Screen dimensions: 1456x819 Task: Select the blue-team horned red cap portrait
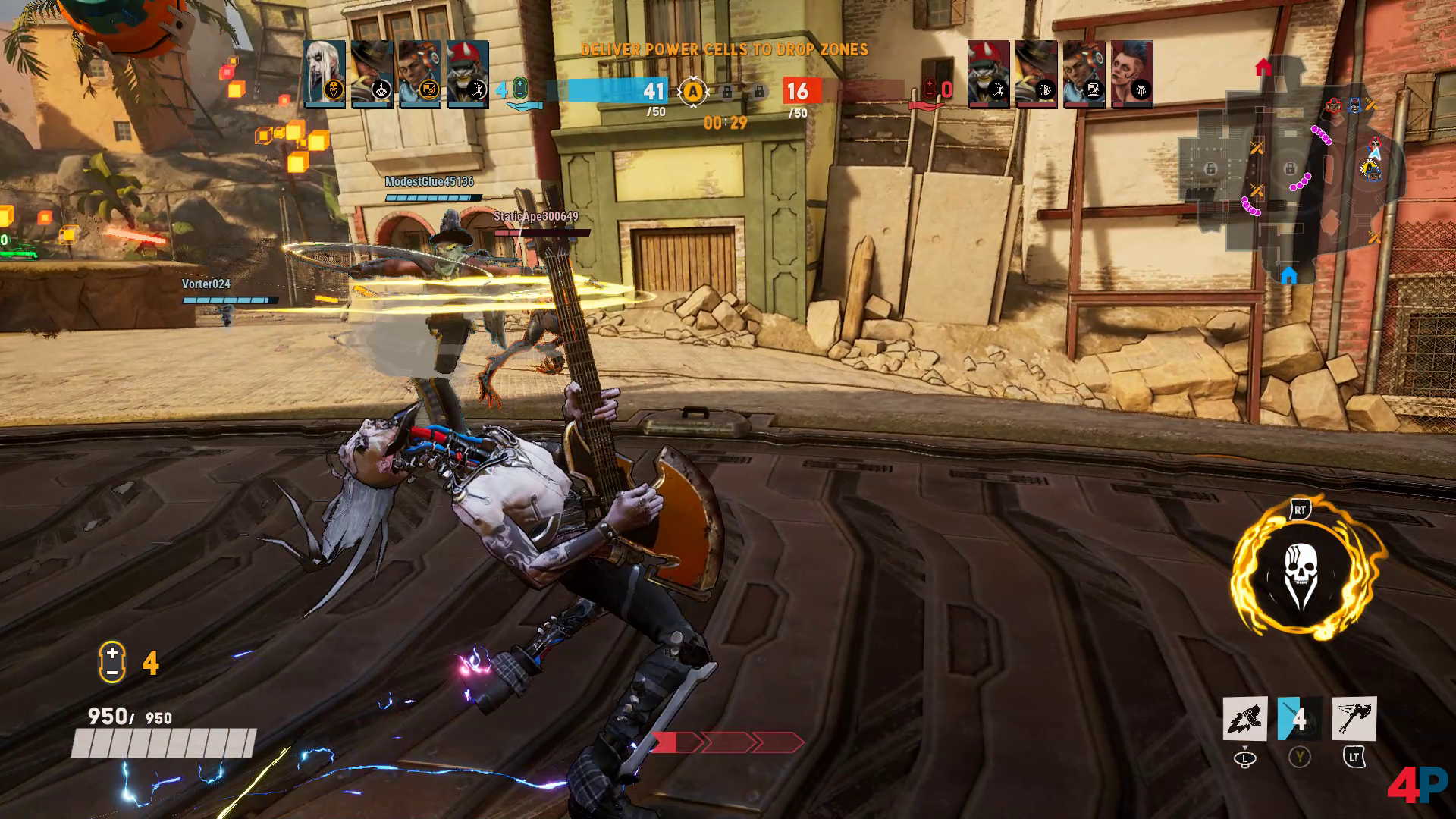(x=467, y=74)
